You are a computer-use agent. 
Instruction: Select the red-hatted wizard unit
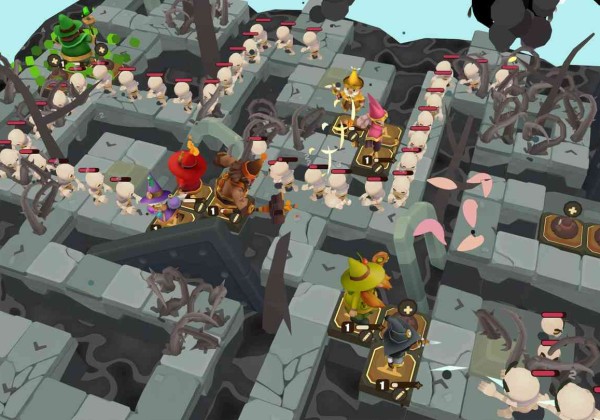(x=185, y=170)
